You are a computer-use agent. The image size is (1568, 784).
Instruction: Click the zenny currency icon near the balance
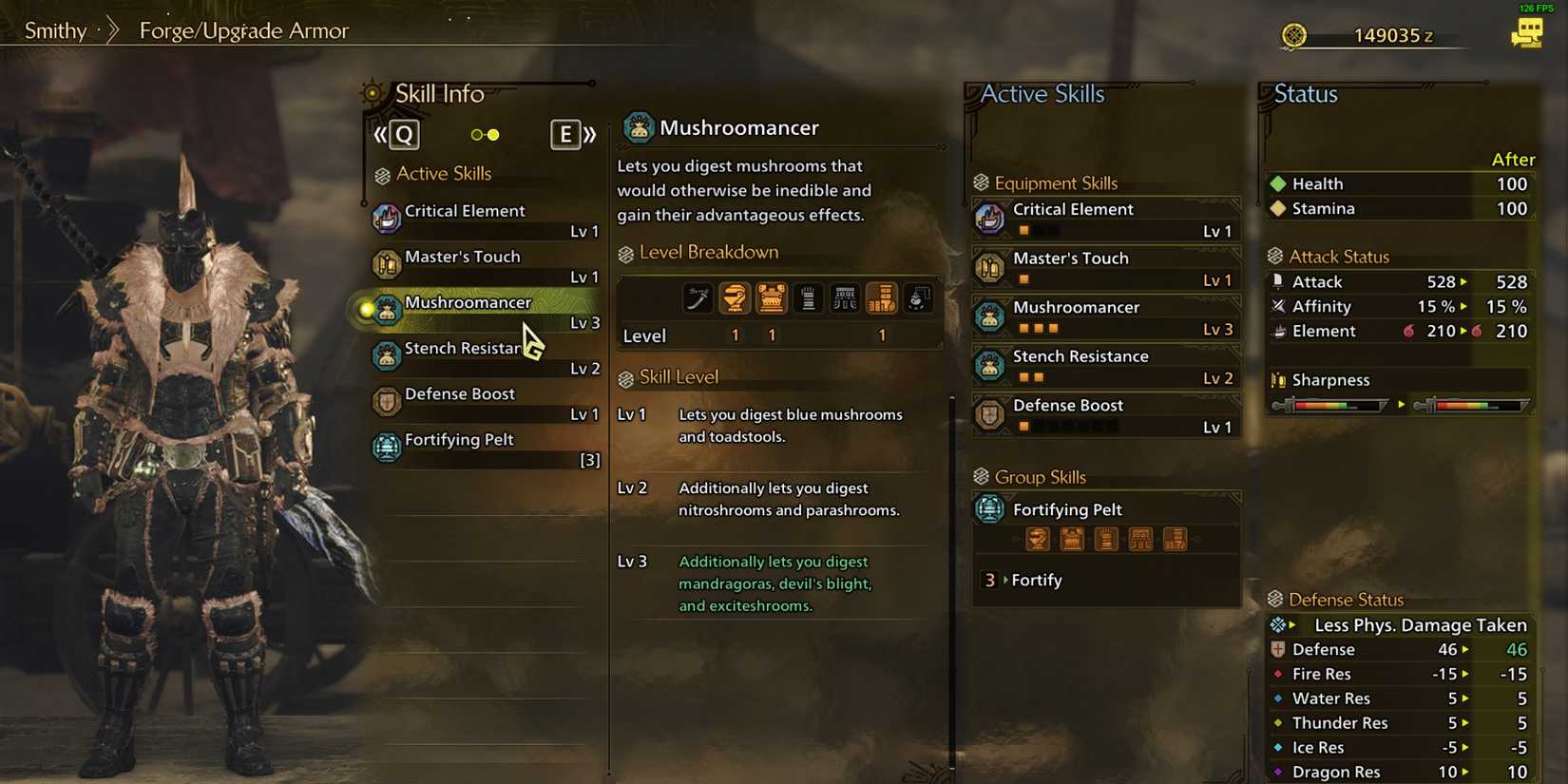[1294, 35]
